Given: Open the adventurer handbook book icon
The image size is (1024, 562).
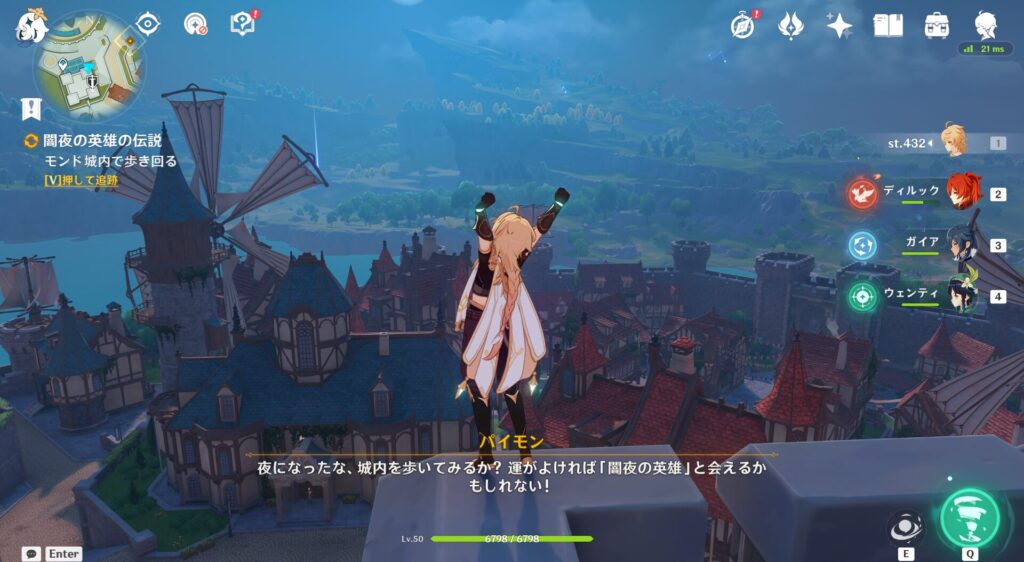Looking at the screenshot, I should [888, 25].
